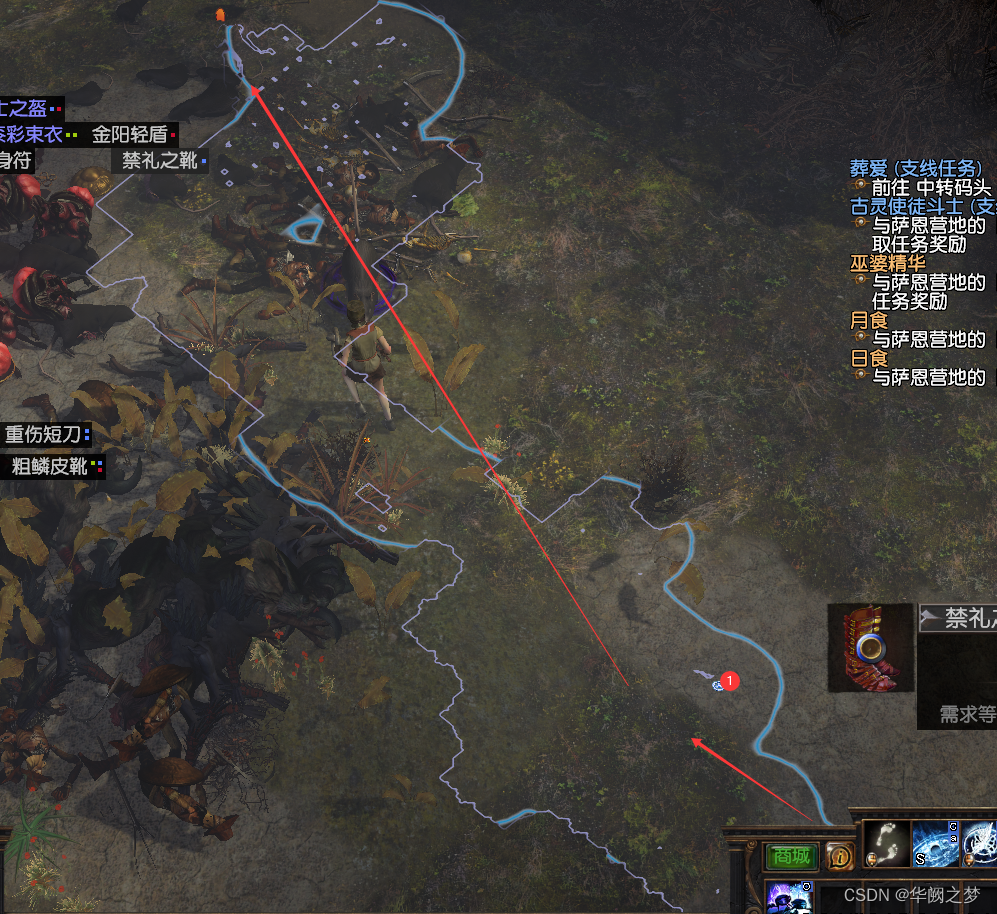Loot the 重伤短刀 item label
The image size is (997, 914).
pyautogui.click(x=46, y=434)
